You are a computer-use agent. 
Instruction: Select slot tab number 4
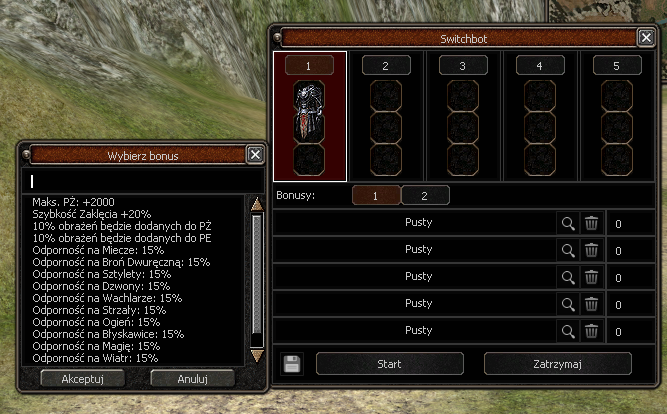[540, 65]
